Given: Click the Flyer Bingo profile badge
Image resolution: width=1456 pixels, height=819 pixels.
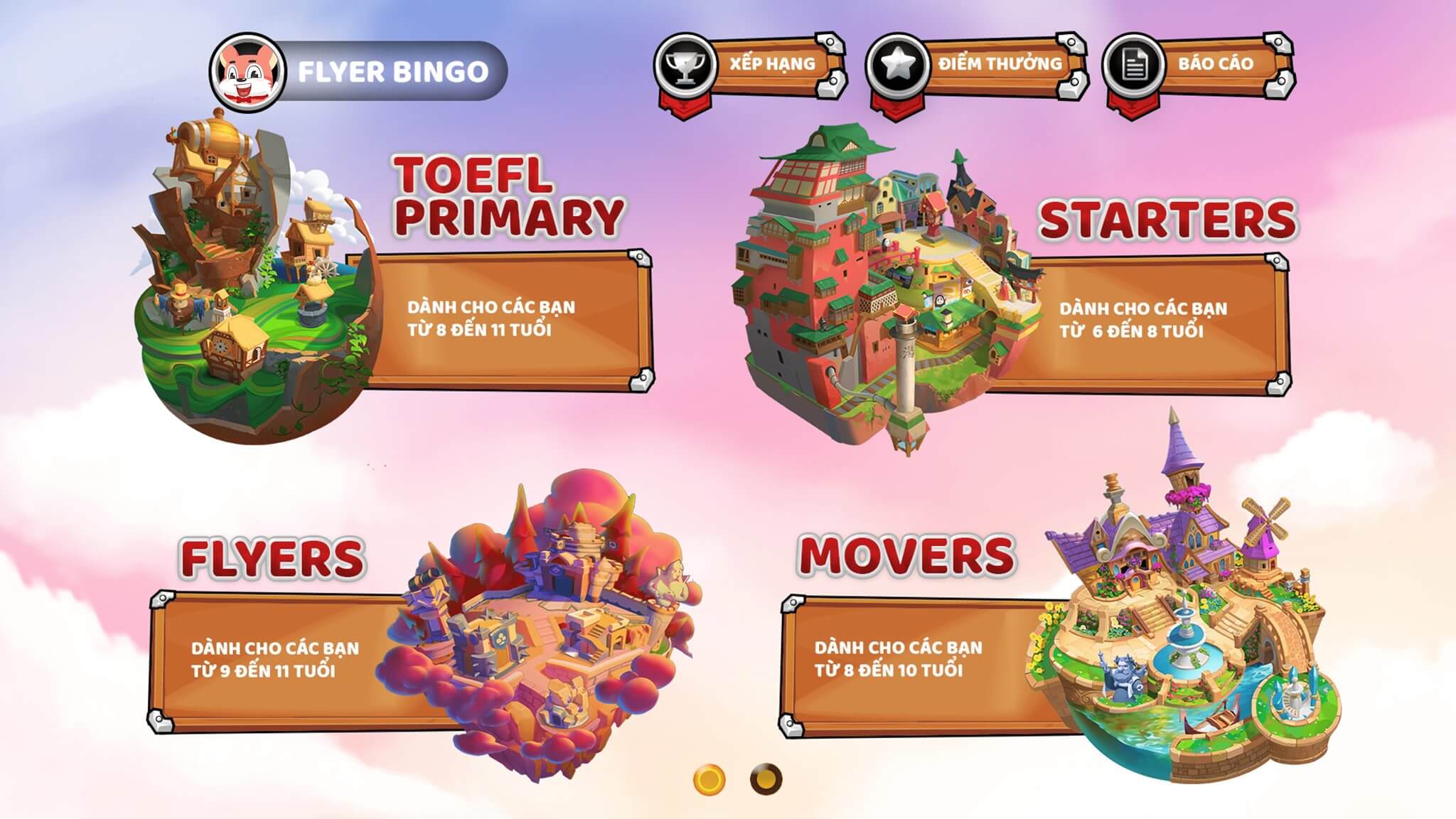Looking at the screenshot, I should [359, 71].
